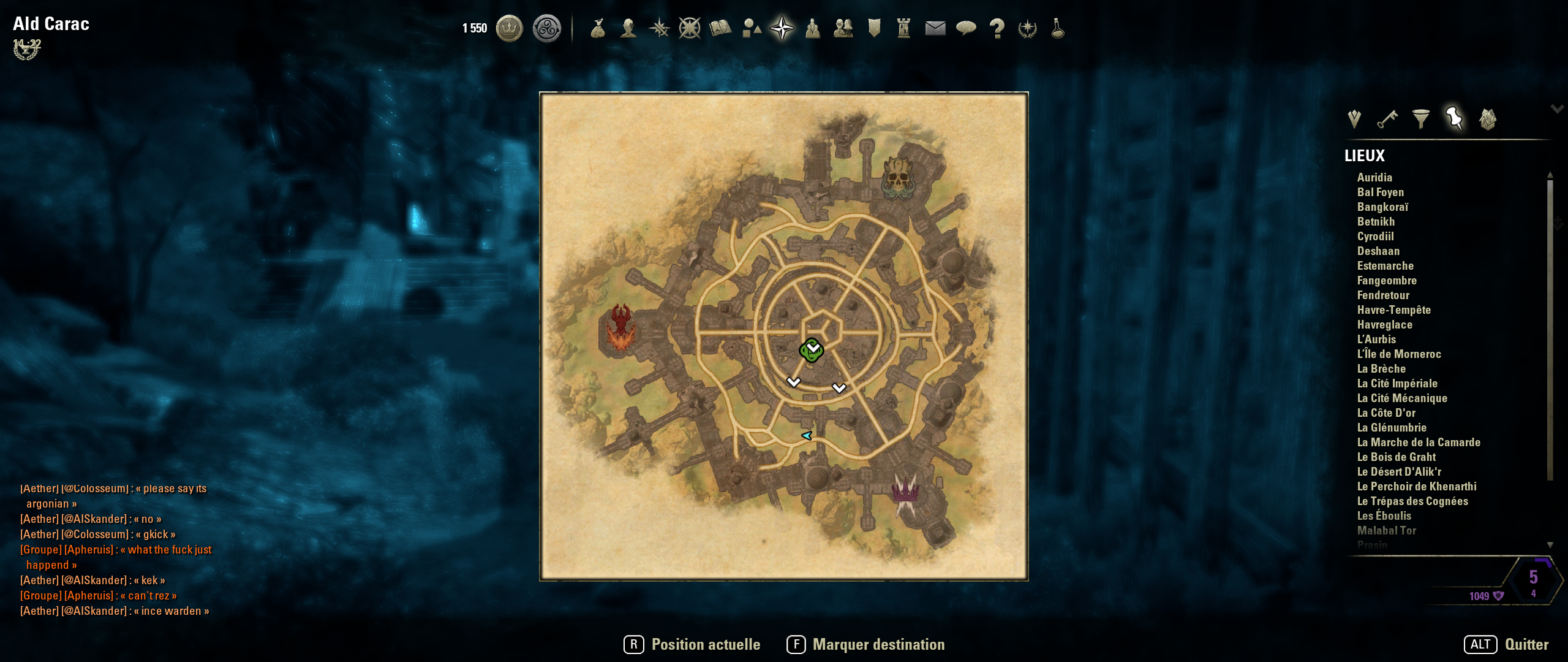The height and width of the screenshot is (662, 1568).
Task: Select the green group member map pin
Action: (812, 350)
